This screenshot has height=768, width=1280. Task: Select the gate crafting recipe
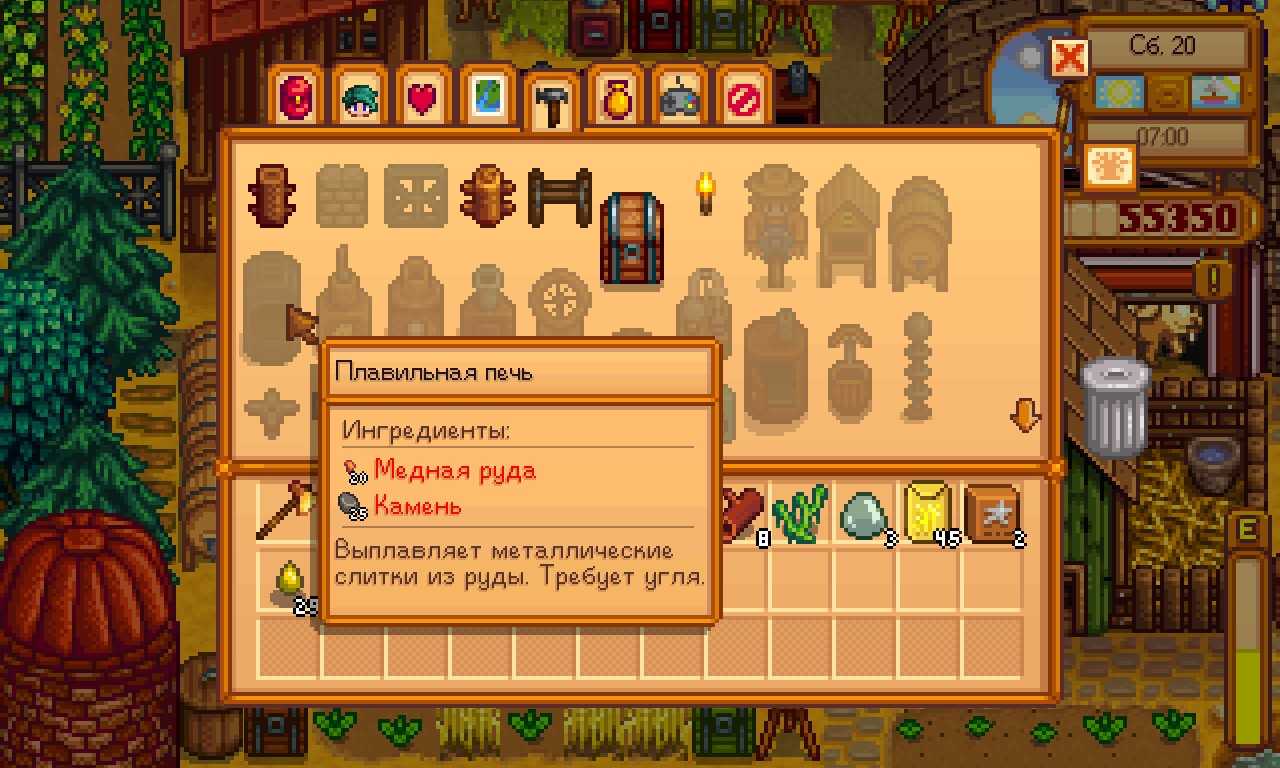pyautogui.click(x=559, y=197)
